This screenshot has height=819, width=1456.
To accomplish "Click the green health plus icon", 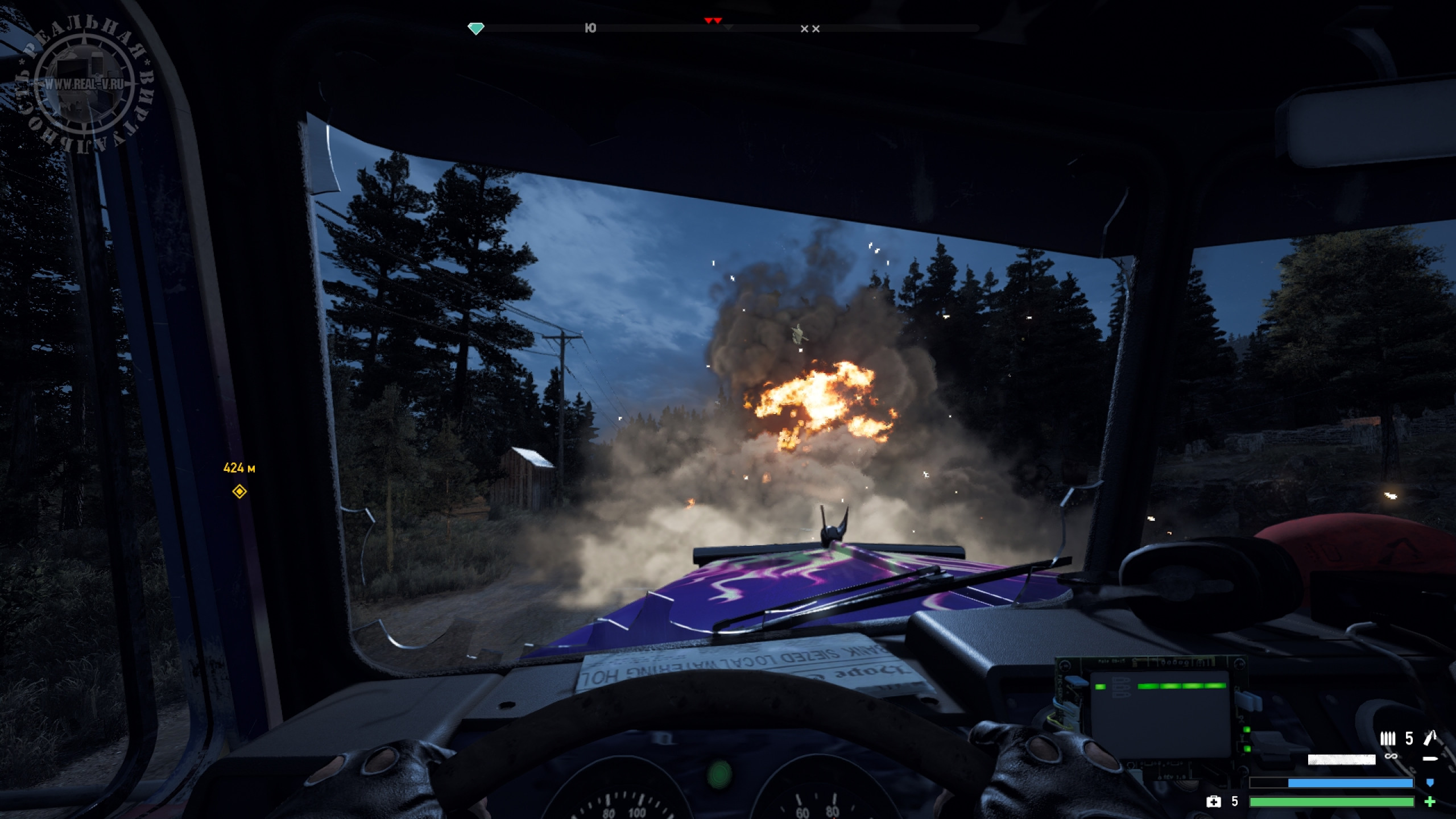I will [1430, 802].
